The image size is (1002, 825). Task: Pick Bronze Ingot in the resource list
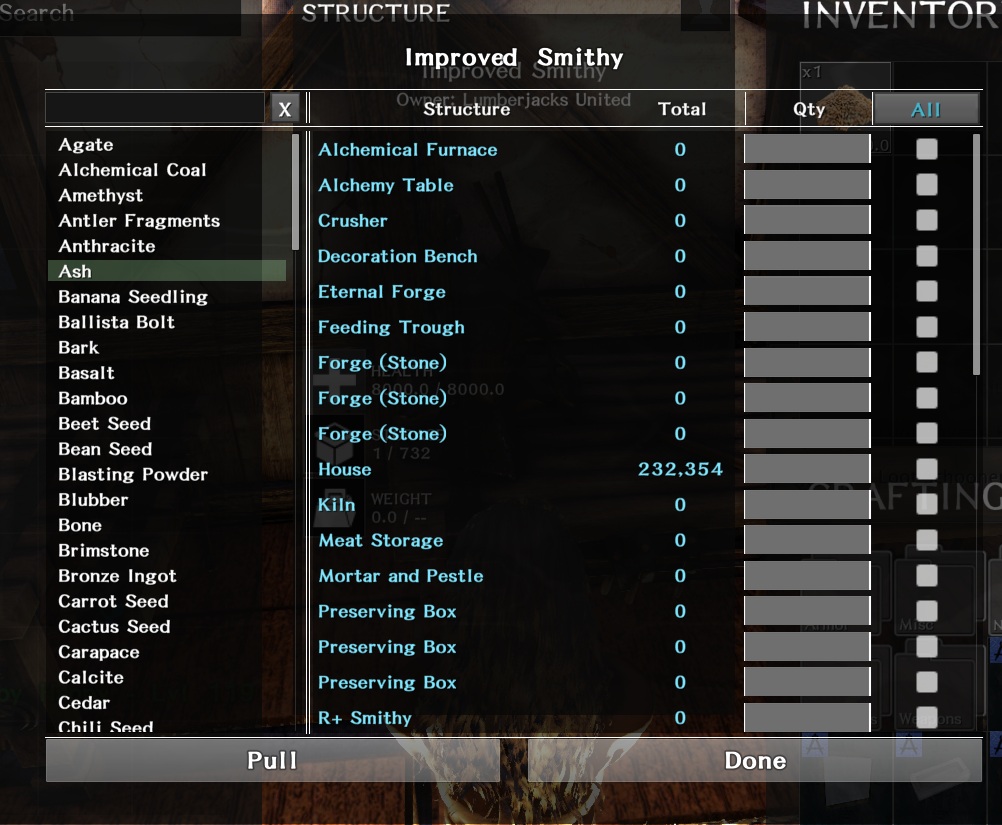tap(117, 576)
